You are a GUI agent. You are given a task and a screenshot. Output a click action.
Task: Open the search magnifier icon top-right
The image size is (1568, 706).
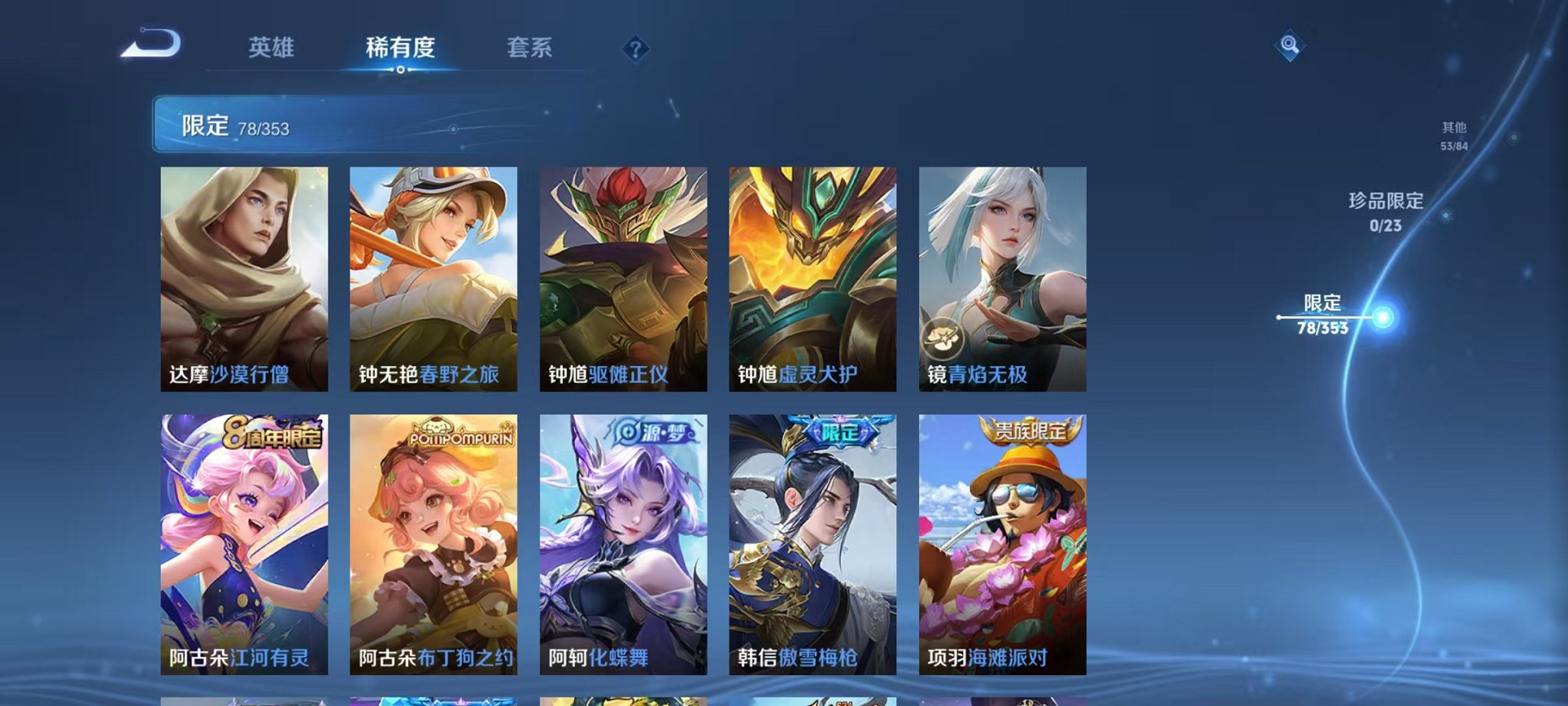[1291, 44]
